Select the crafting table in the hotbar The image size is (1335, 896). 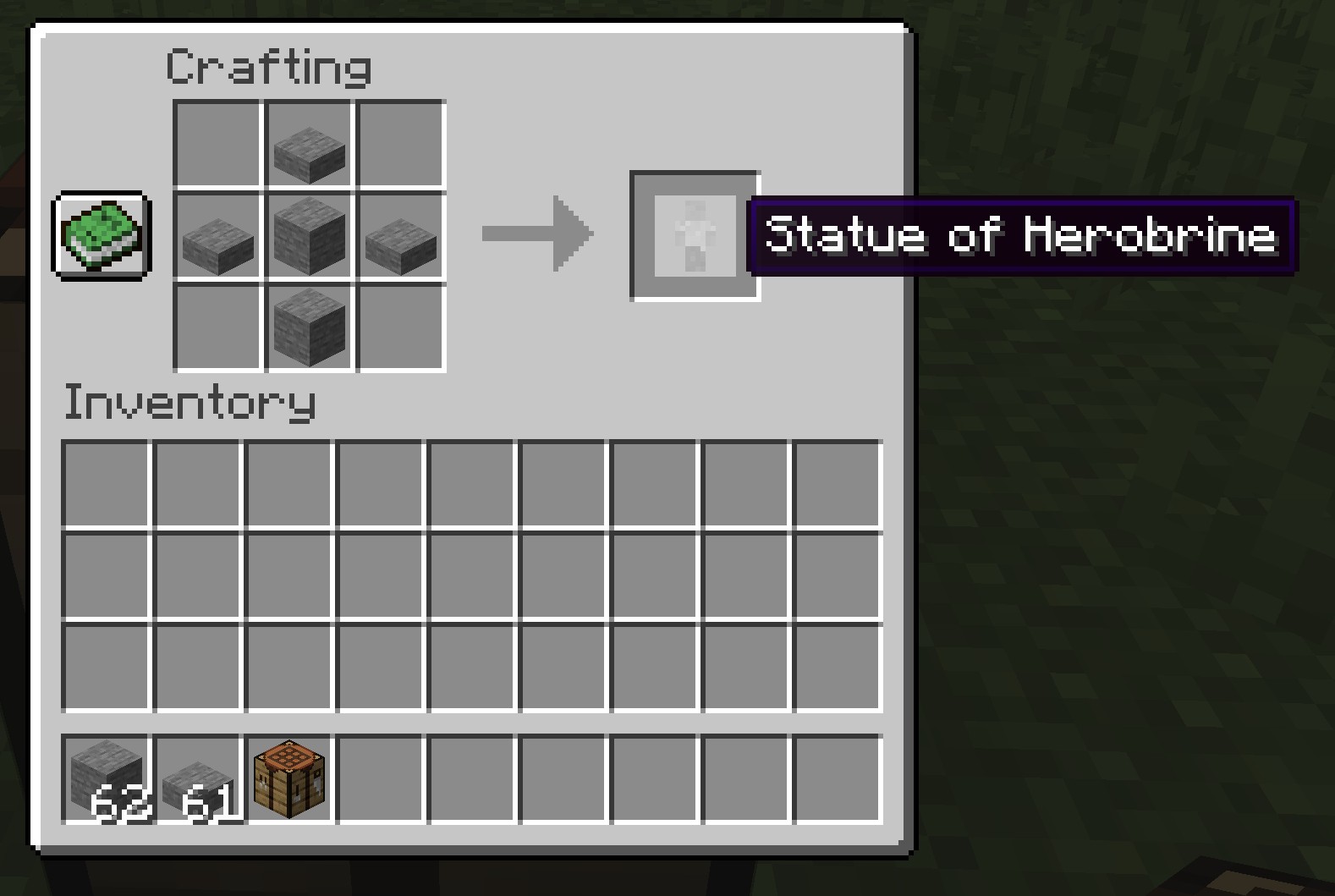[289, 778]
